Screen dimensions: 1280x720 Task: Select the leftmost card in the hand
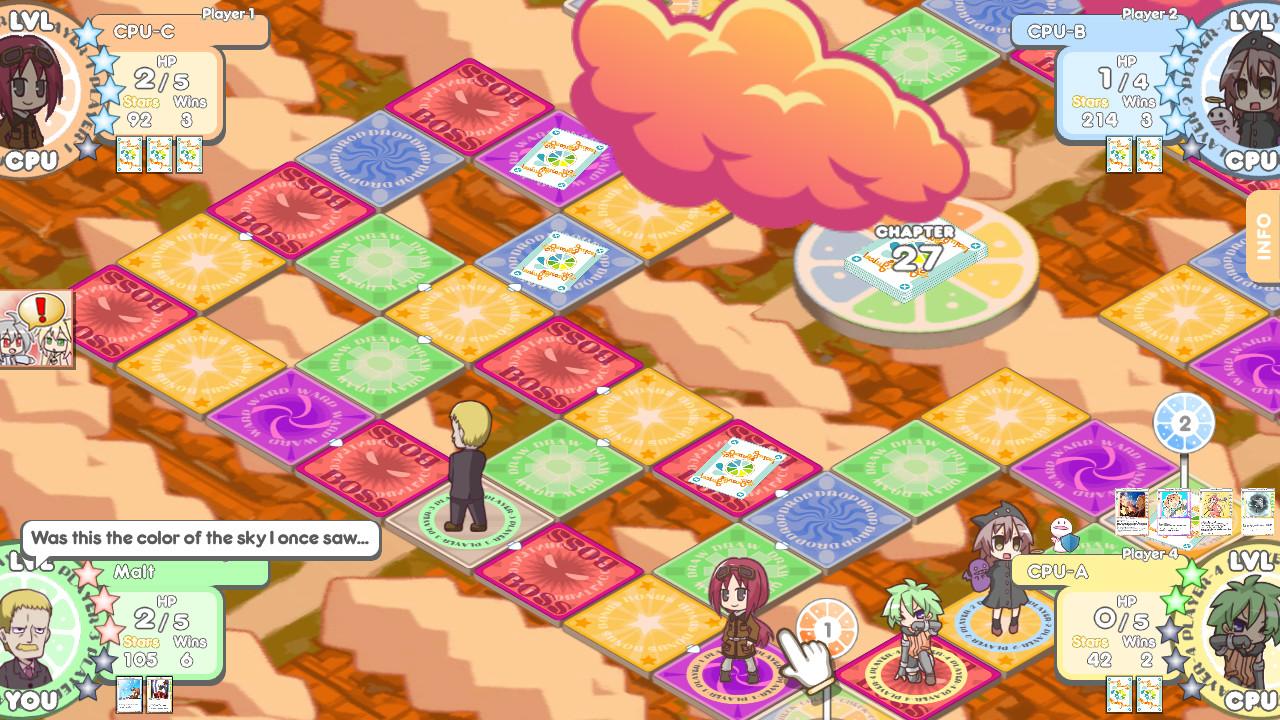(1130, 511)
